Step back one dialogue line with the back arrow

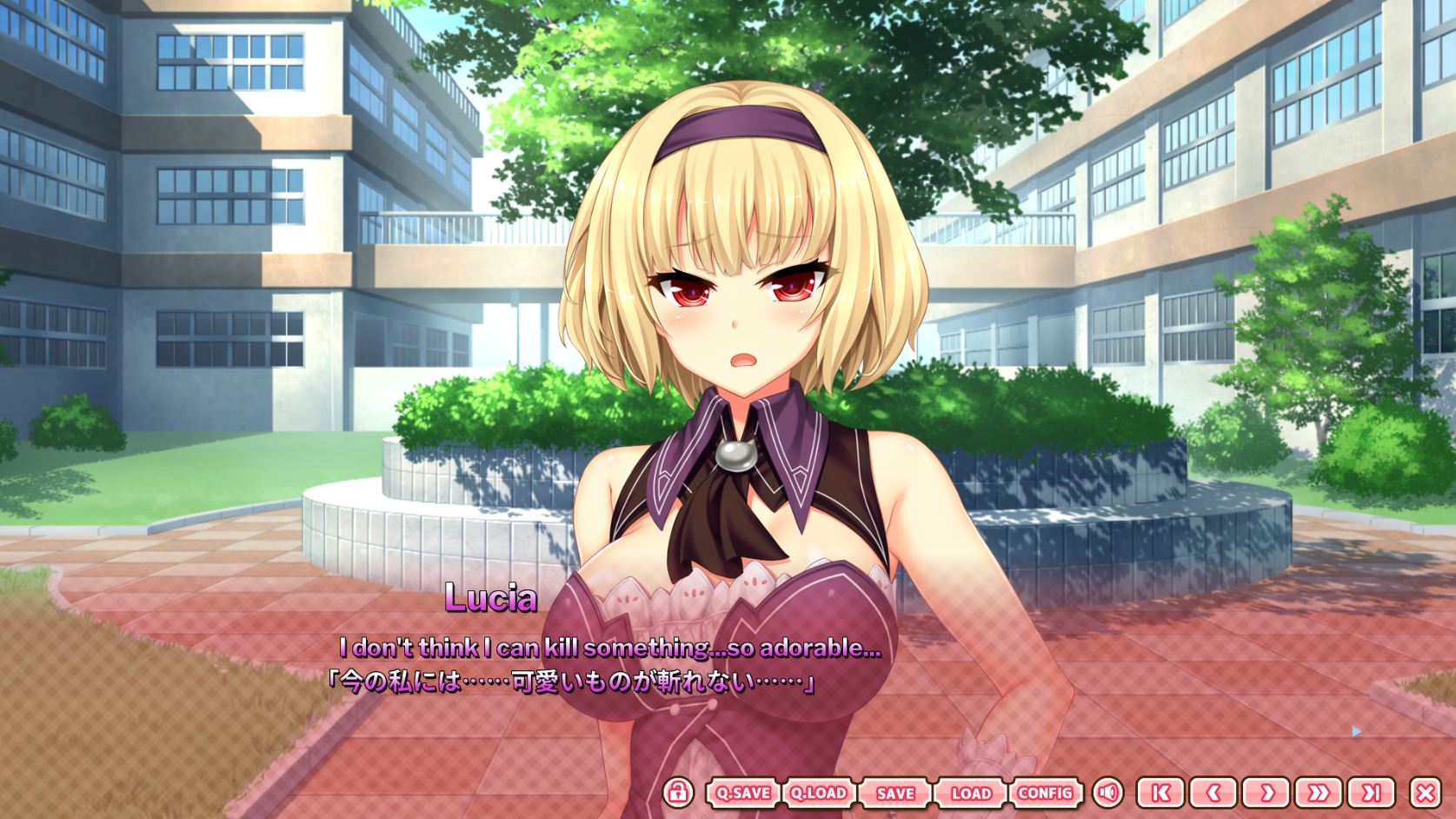coord(1213,793)
